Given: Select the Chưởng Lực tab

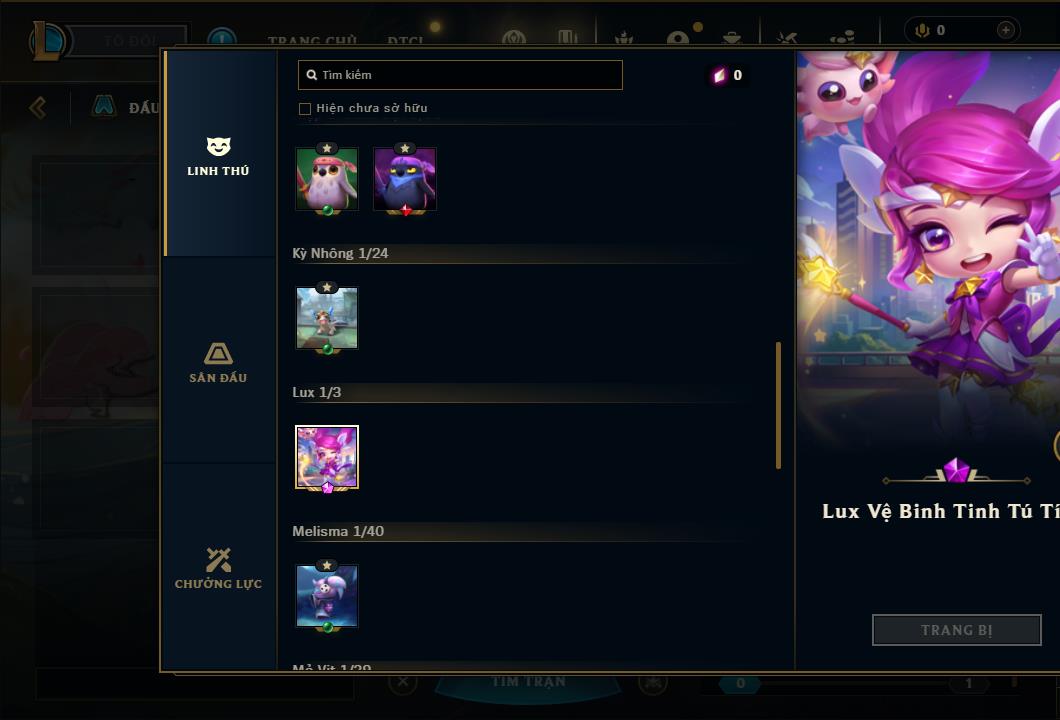Looking at the screenshot, I should point(218,568).
